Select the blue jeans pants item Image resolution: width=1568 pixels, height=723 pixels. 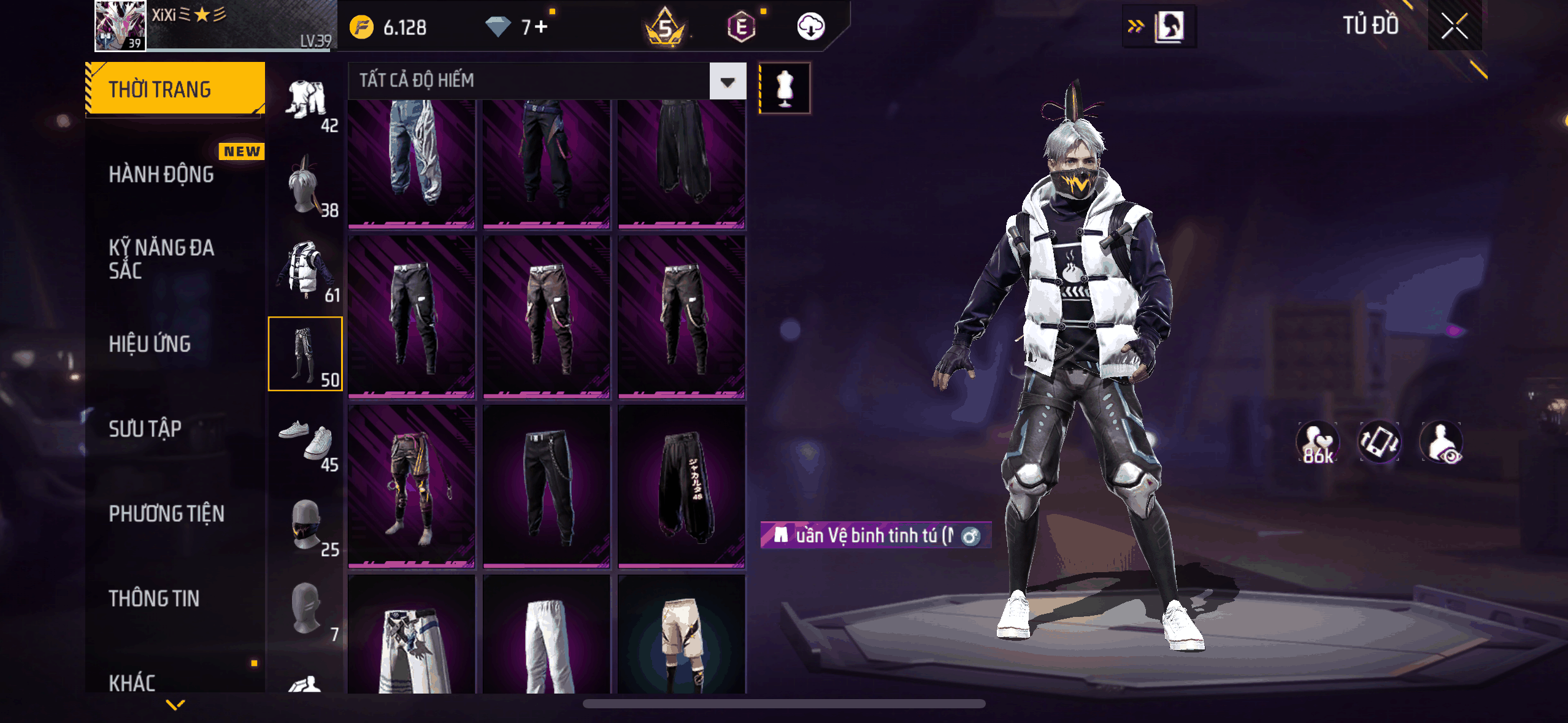(x=412, y=163)
